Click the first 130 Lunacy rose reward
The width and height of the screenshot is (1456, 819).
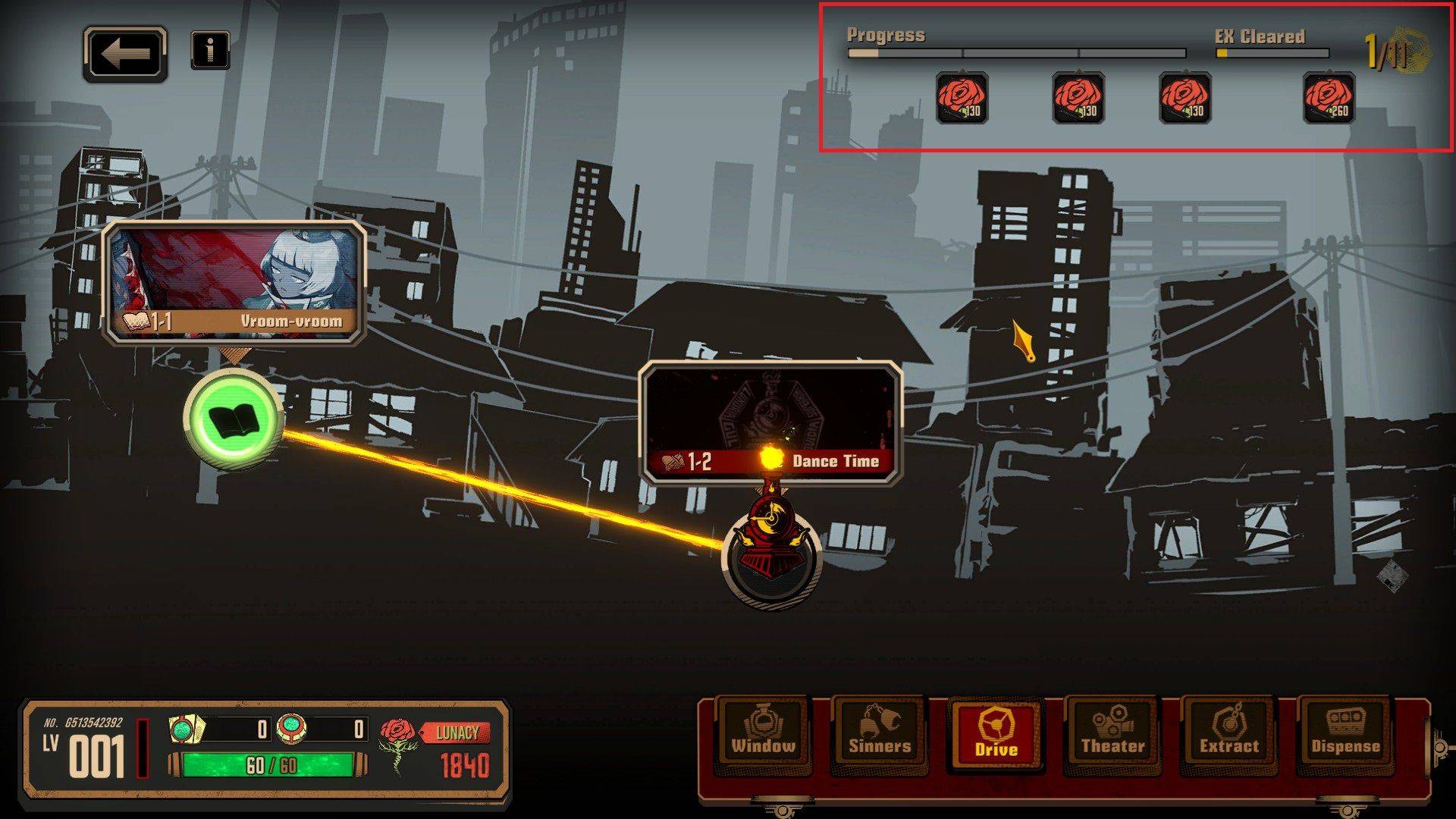click(962, 99)
